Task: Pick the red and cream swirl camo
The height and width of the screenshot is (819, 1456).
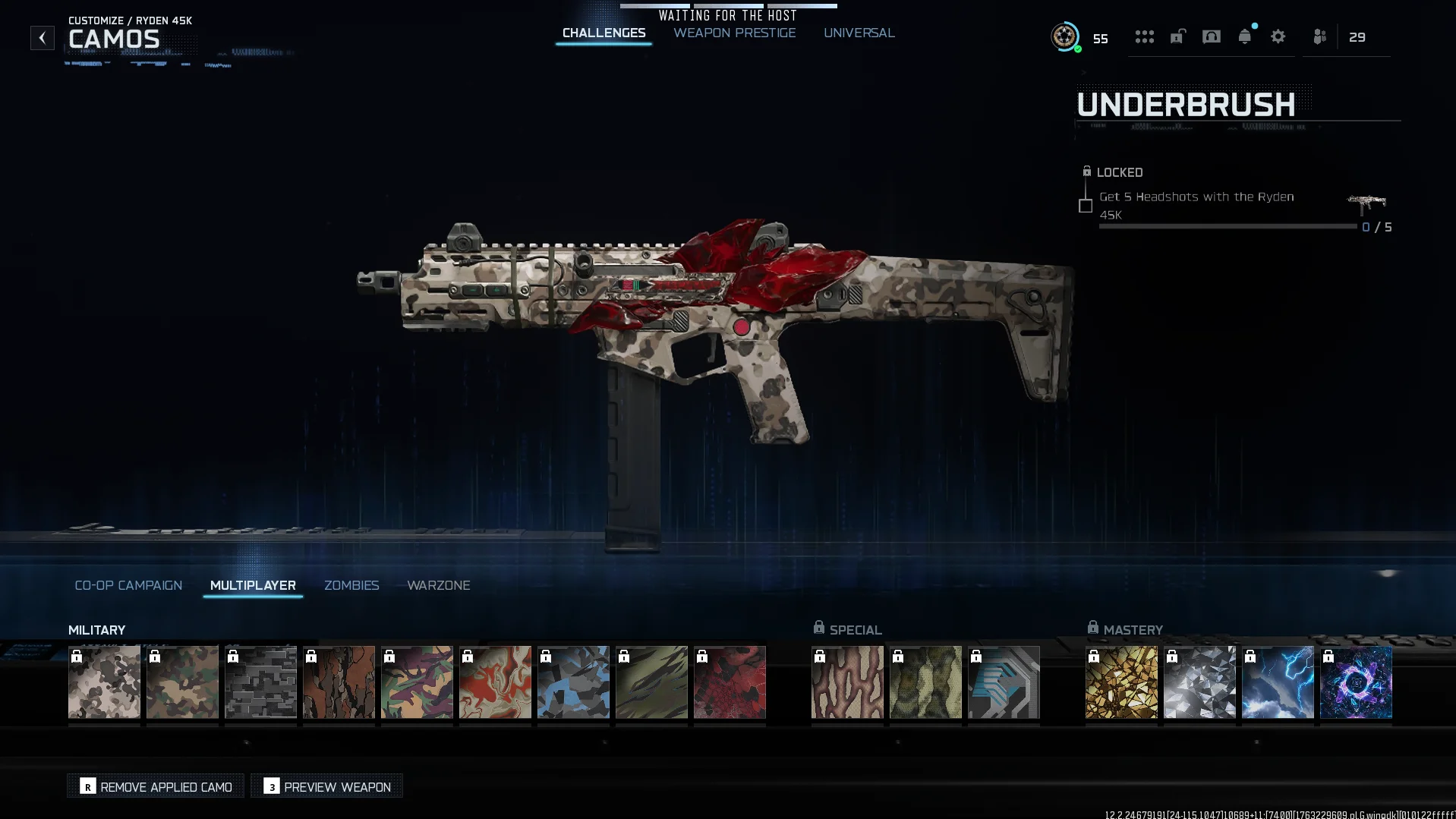Action: pos(495,682)
